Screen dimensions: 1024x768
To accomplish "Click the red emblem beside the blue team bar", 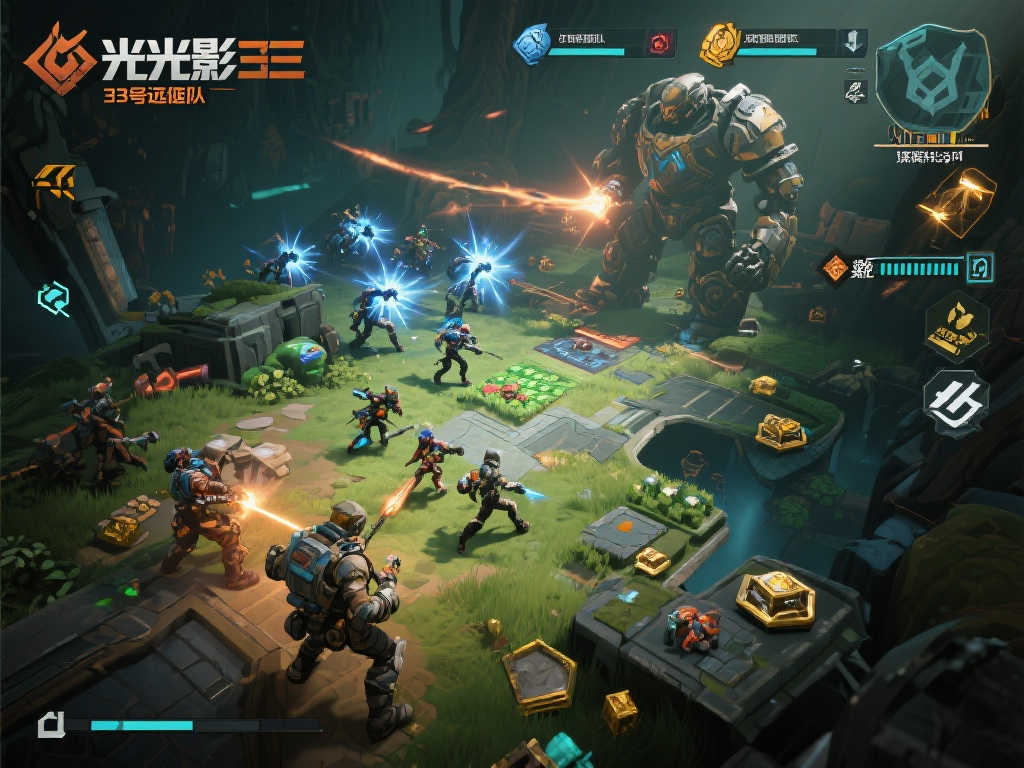I will [660, 43].
